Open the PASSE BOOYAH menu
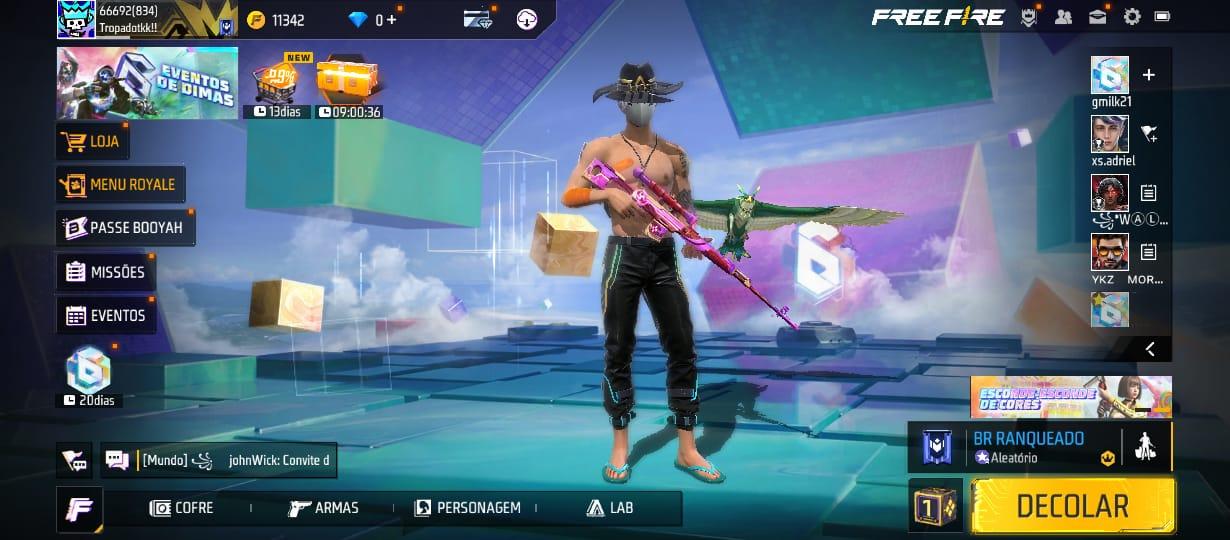 (x=125, y=228)
